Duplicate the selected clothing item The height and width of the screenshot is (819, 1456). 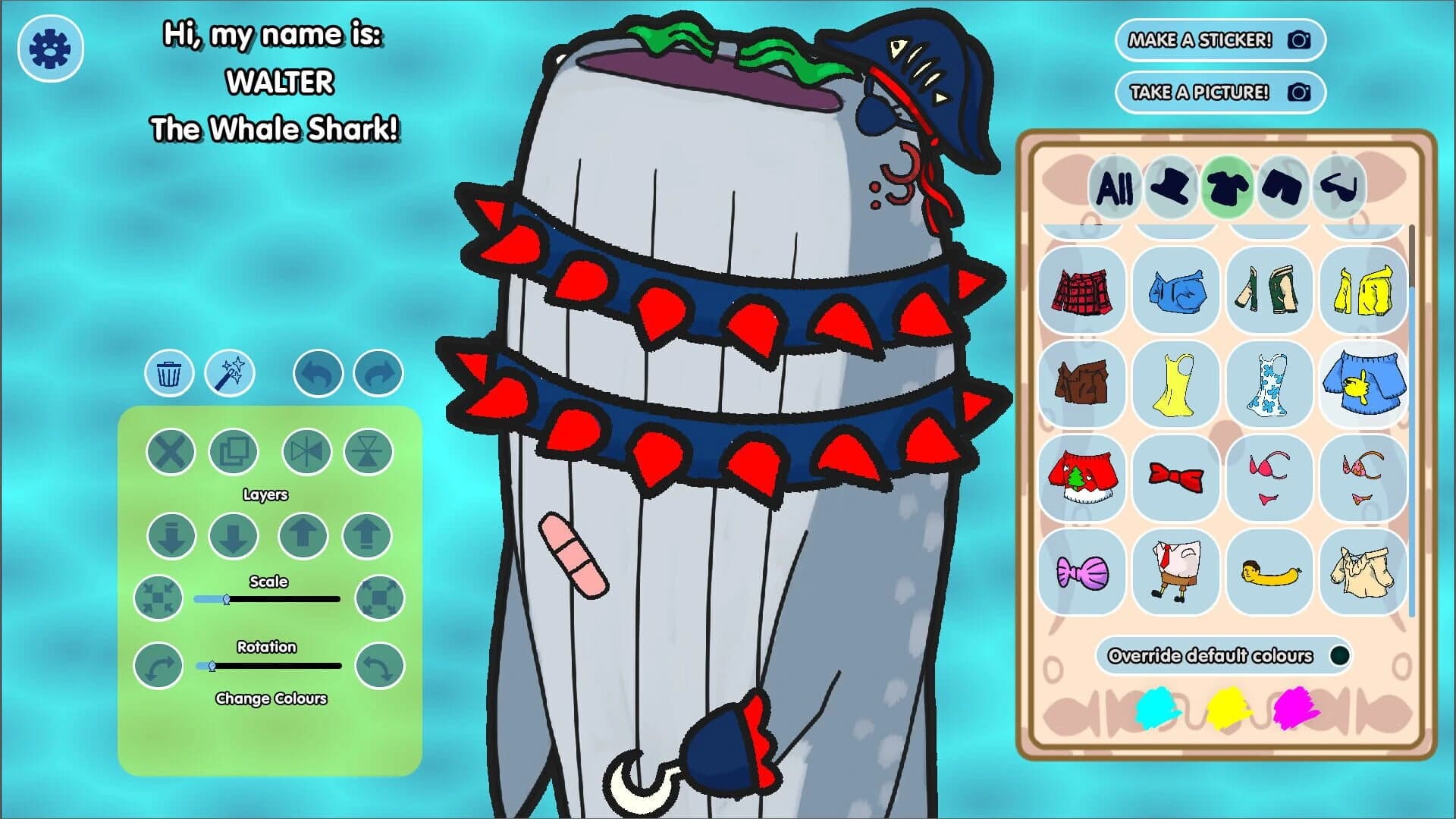tap(233, 452)
